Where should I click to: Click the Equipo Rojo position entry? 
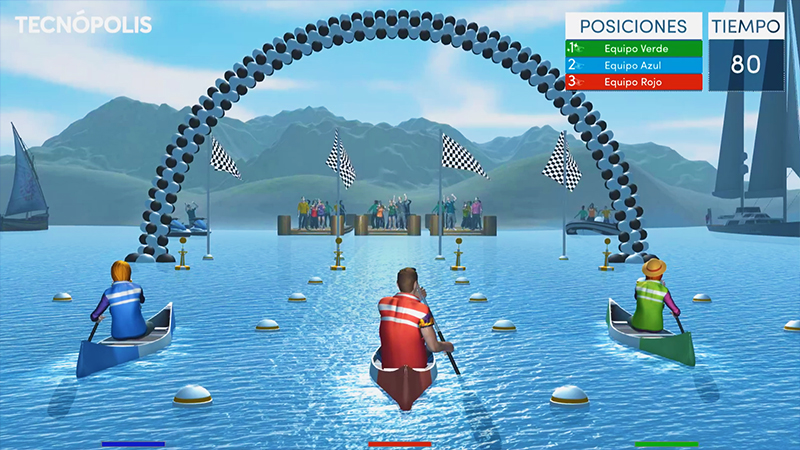(634, 81)
